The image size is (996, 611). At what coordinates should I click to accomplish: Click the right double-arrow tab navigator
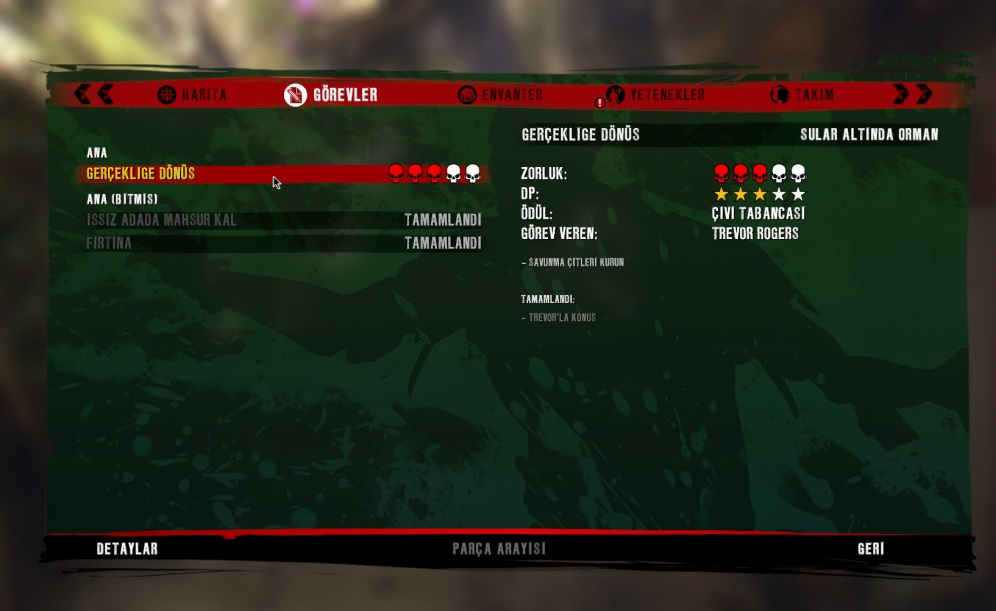point(912,94)
